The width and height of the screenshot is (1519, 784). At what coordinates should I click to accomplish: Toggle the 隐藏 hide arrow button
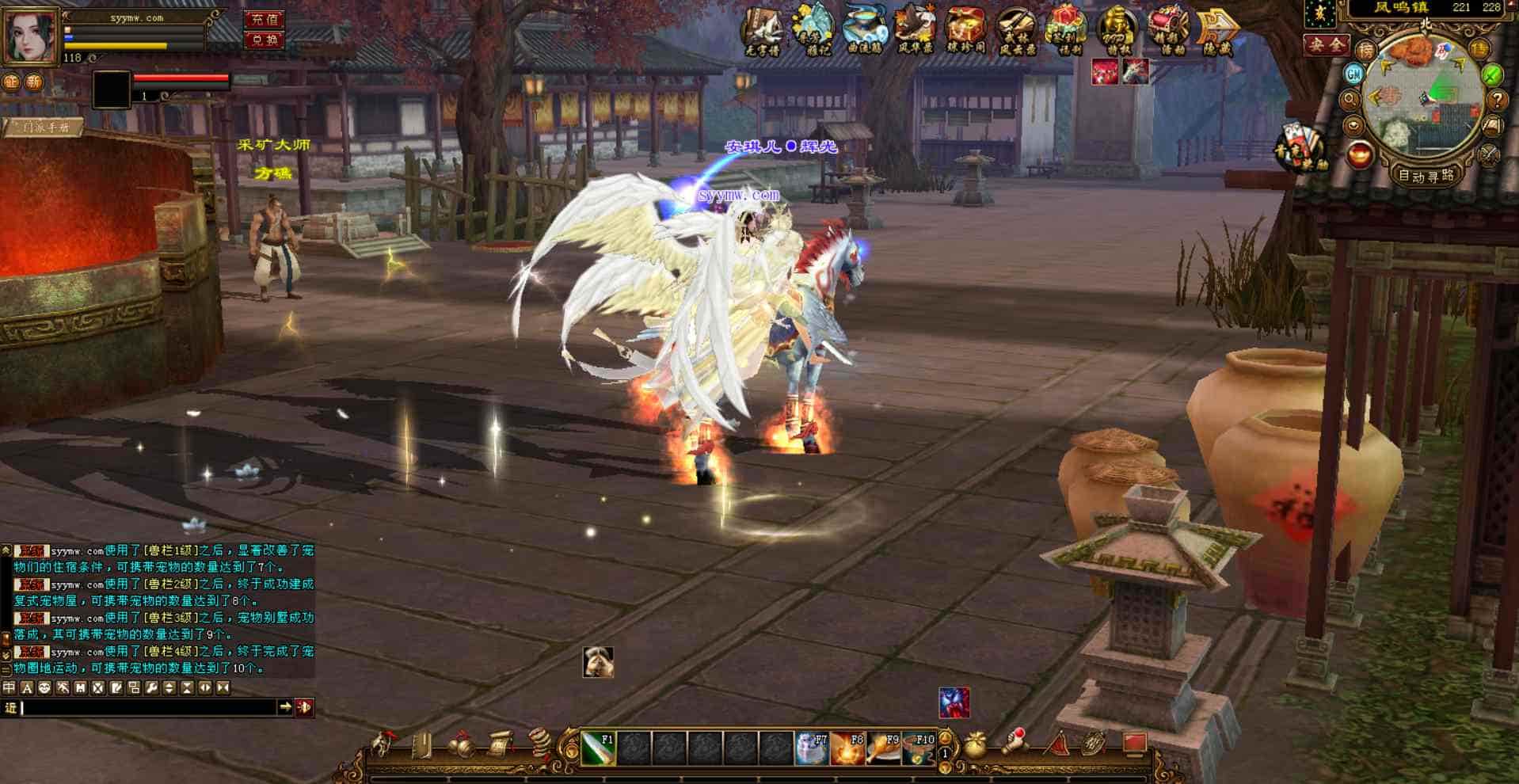(1218, 32)
